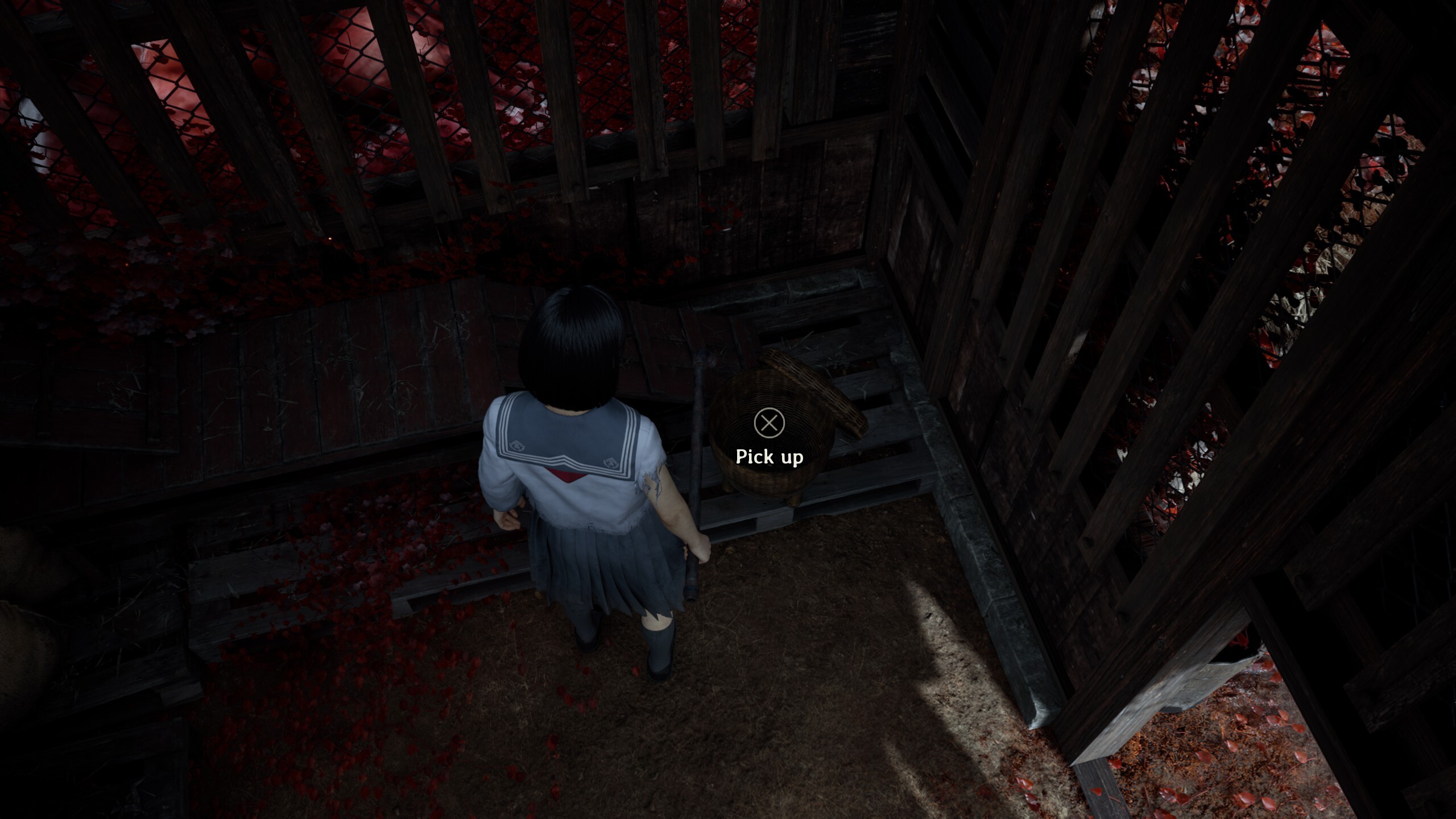Viewport: 1456px width, 819px height.
Task: Click the PlayStation X button prompt icon
Action: coord(770,423)
